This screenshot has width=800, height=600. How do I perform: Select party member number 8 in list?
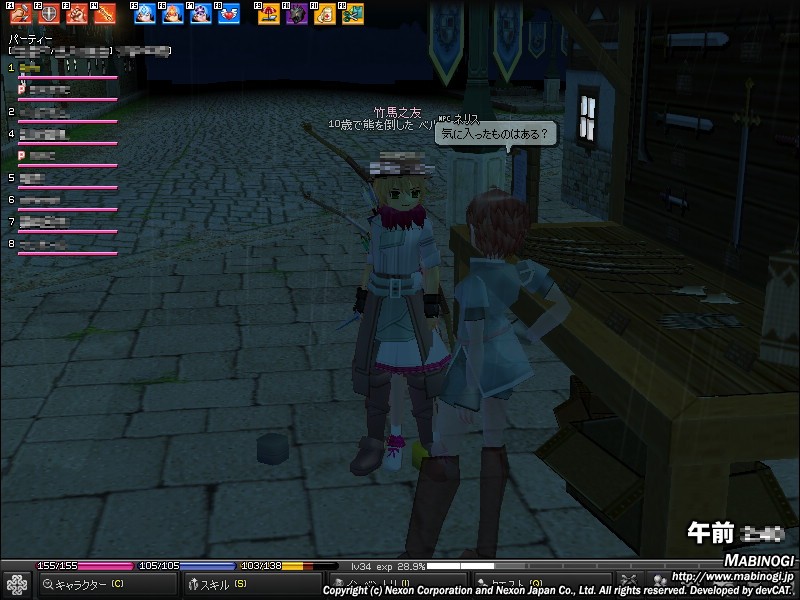click(60, 245)
